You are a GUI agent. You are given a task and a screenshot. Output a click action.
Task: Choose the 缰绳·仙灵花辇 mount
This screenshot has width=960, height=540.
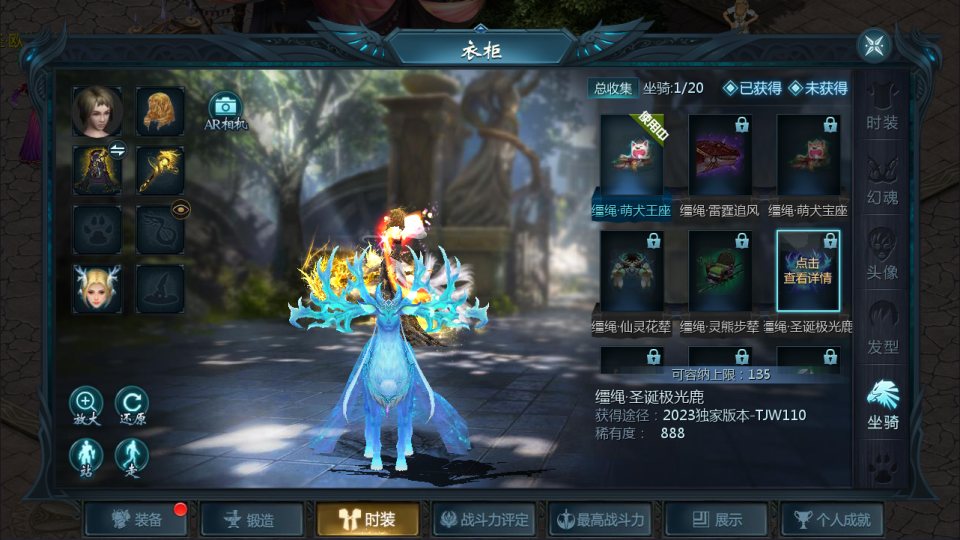pos(631,272)
